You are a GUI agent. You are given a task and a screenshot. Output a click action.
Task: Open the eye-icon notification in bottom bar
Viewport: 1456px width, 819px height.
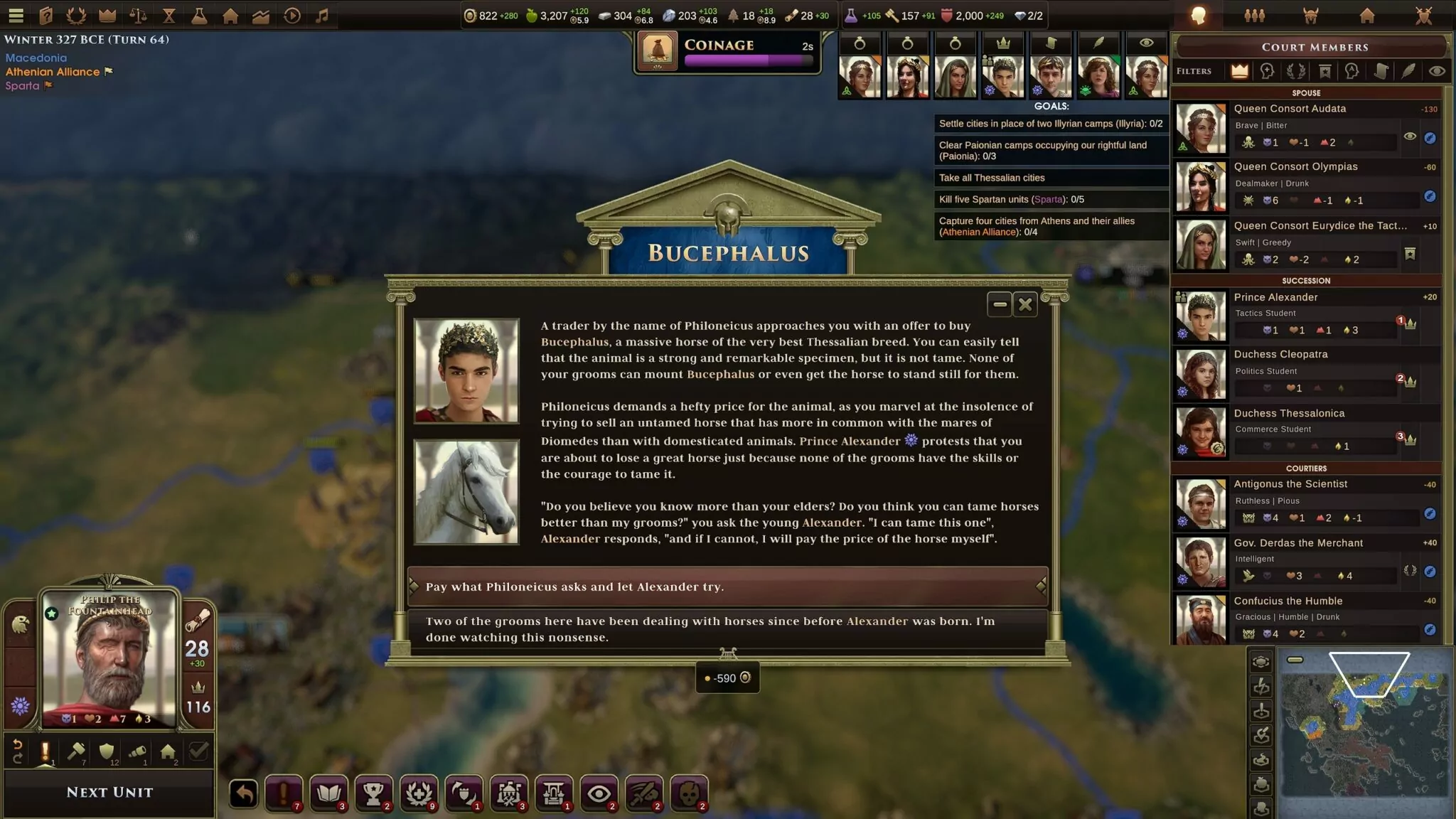click(x=599, y=793)
